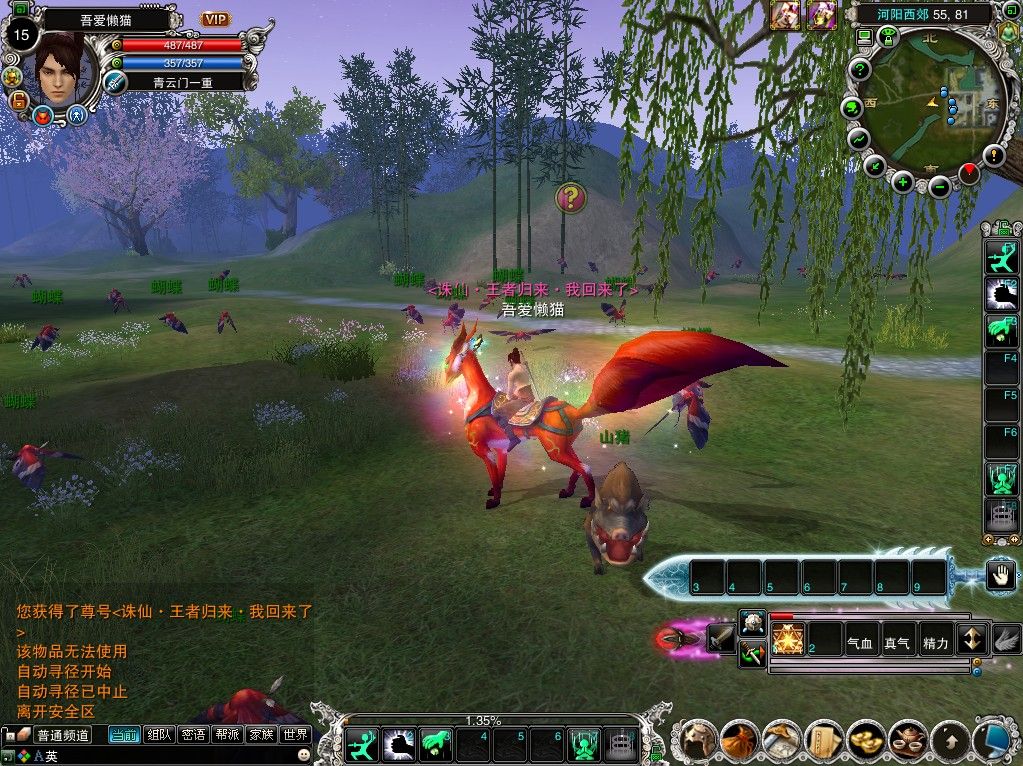Open the gold ingot shop icon
The image size is (1023, 766).
click(x=866, y=741)
